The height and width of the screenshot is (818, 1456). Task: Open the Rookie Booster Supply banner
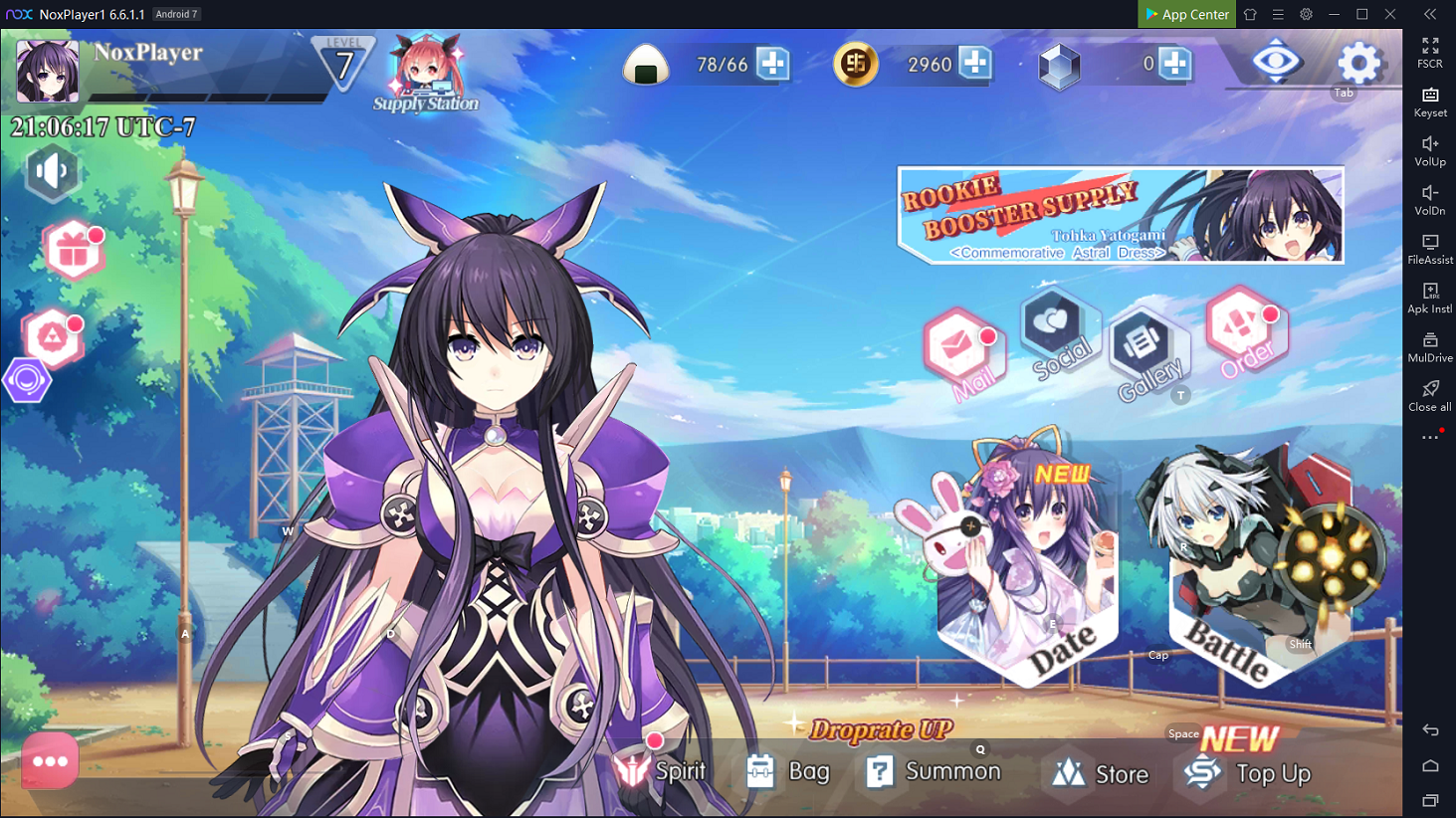pos(1121,215)
